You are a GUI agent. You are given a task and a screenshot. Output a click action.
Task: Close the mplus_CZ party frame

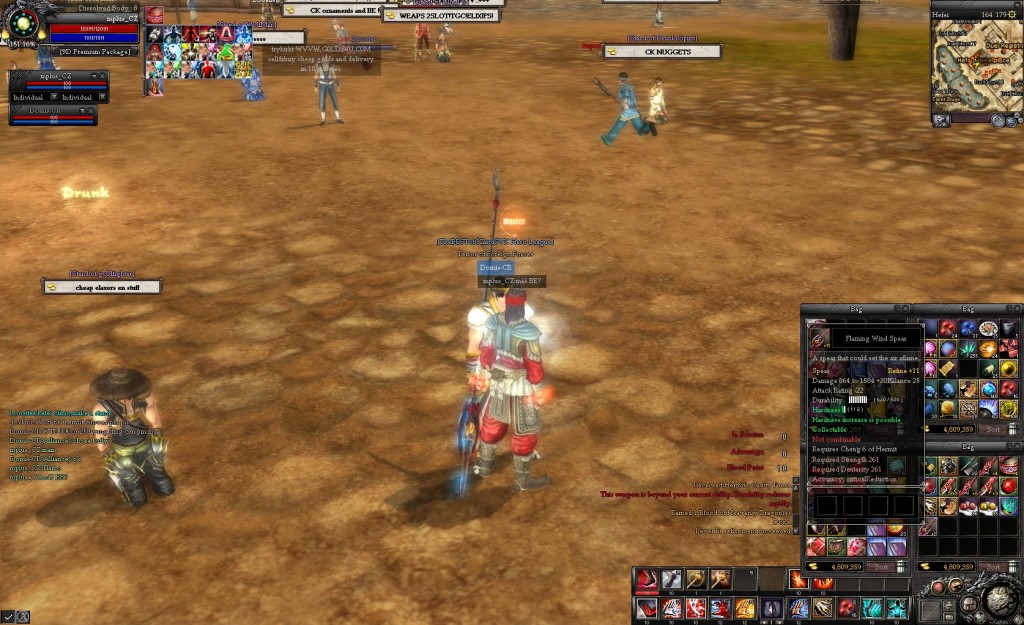click(102, 76)
